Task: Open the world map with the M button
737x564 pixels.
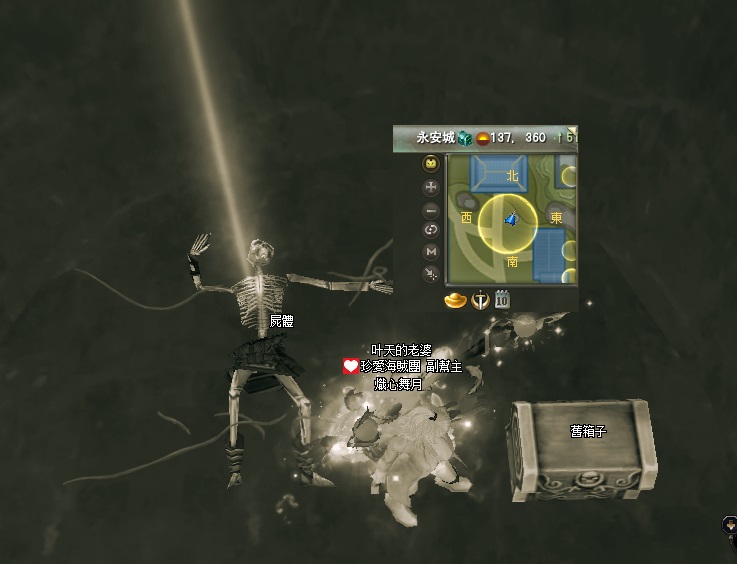Action: click(x=431, y=251)
